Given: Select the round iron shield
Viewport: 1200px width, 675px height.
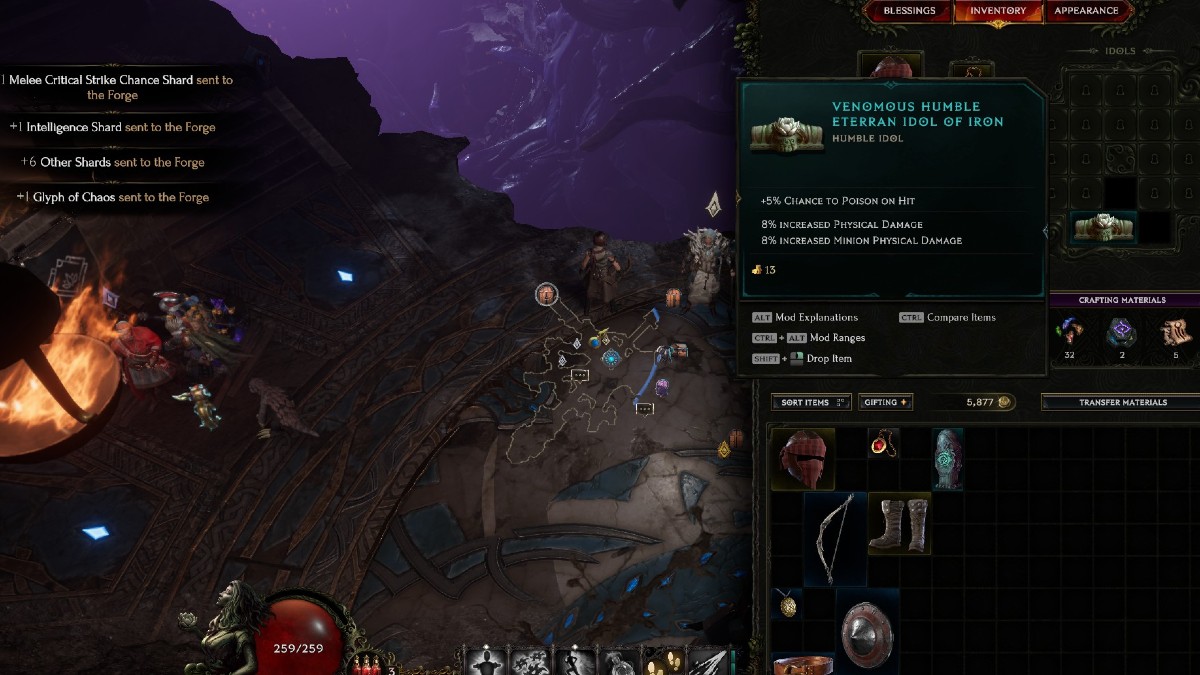Looking at the screenshot, I should point(866,632).
